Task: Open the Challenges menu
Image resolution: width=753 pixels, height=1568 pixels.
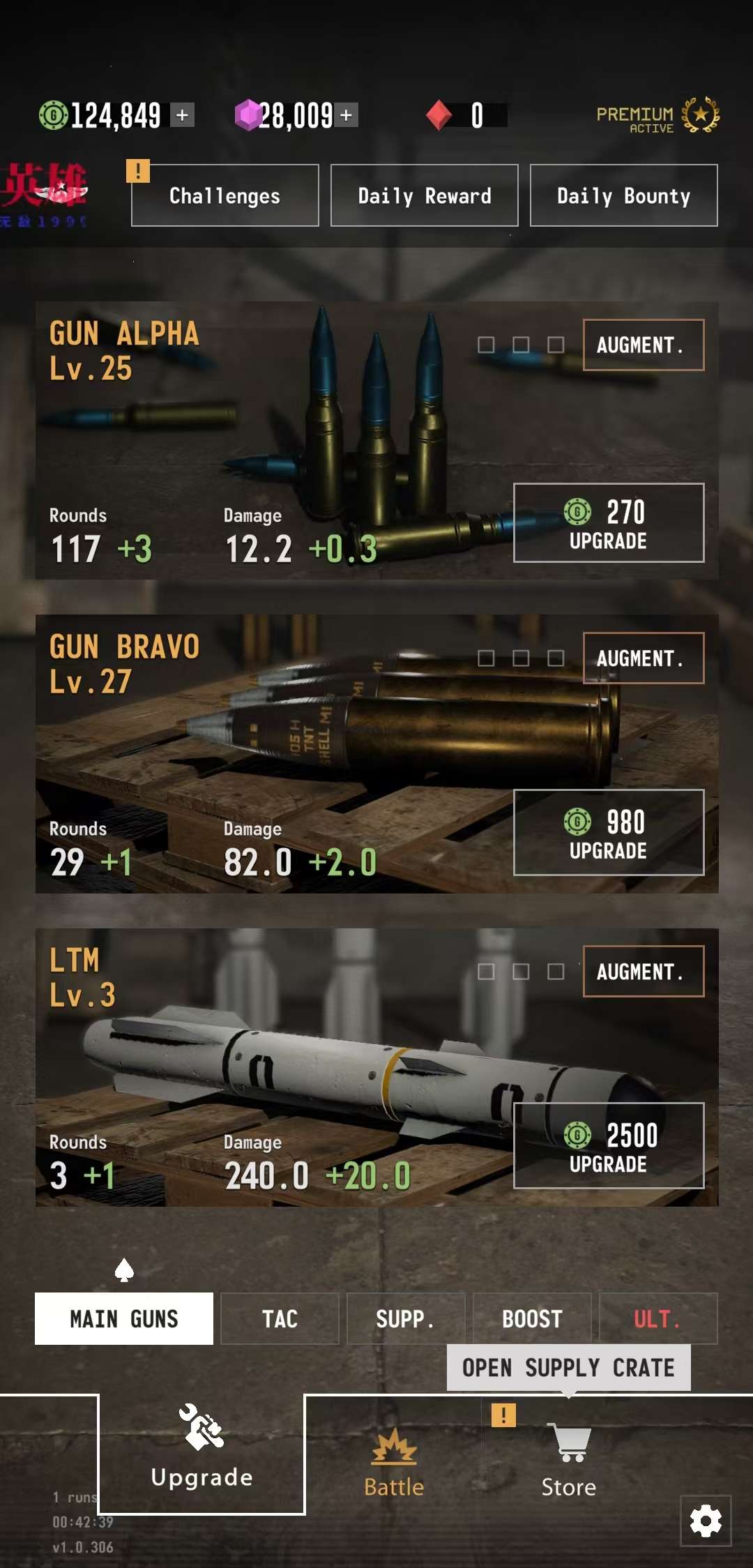Action: 225,195
